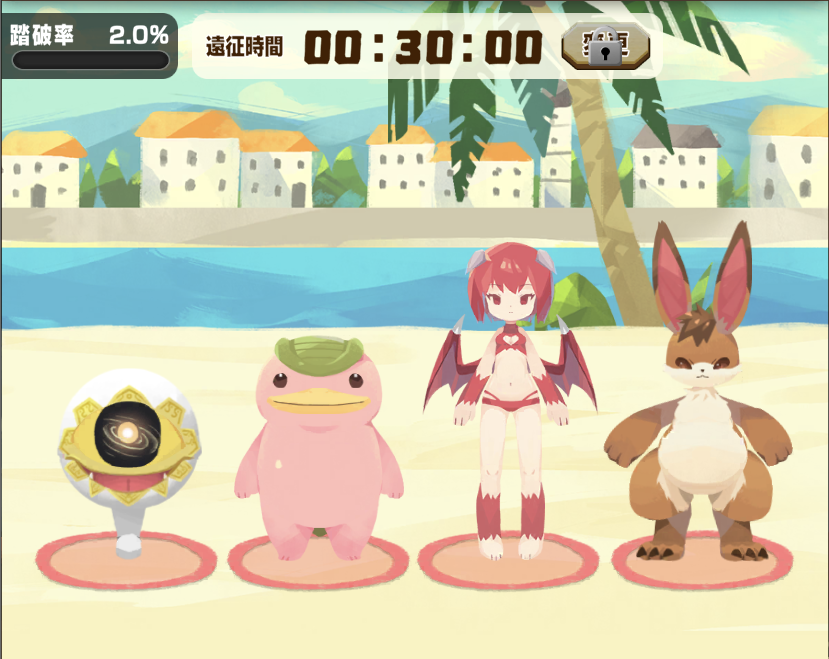This screenshot has height=659, width=829.
Task: Select the red-haired winged girl party member
Action: pyautogui.click(x=510, y=400)
